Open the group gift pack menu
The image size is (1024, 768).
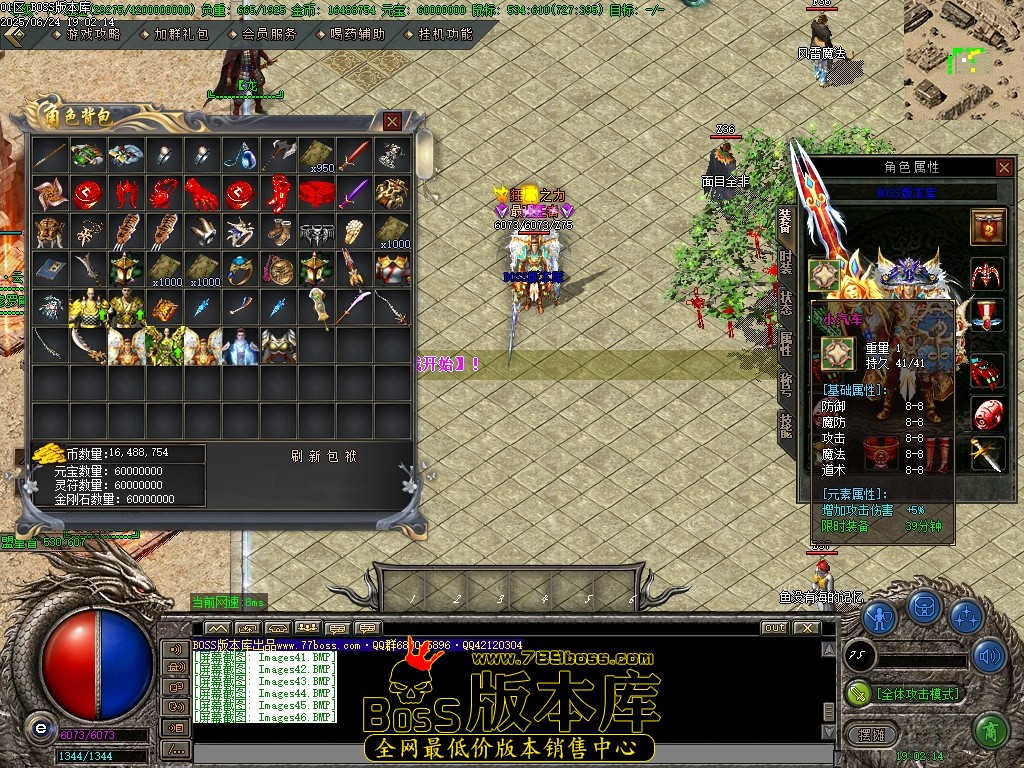[181, 34]
